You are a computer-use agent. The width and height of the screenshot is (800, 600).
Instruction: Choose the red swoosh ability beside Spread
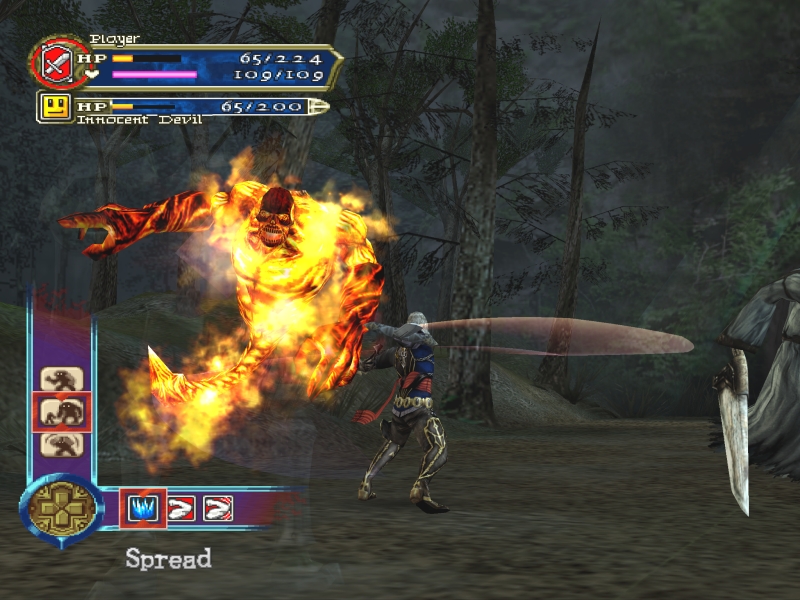tap(181, 509)
